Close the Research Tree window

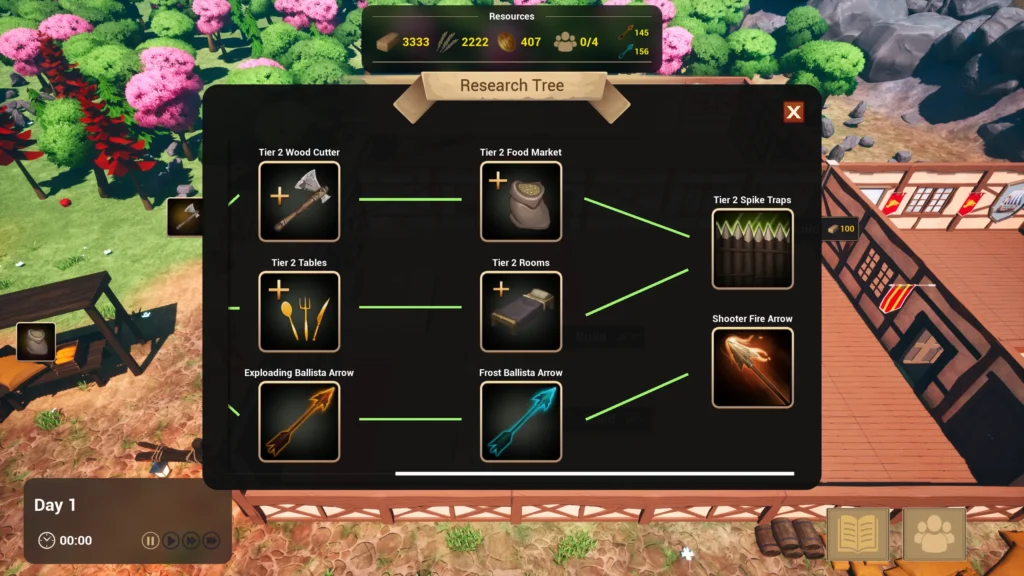coord(793,112)
